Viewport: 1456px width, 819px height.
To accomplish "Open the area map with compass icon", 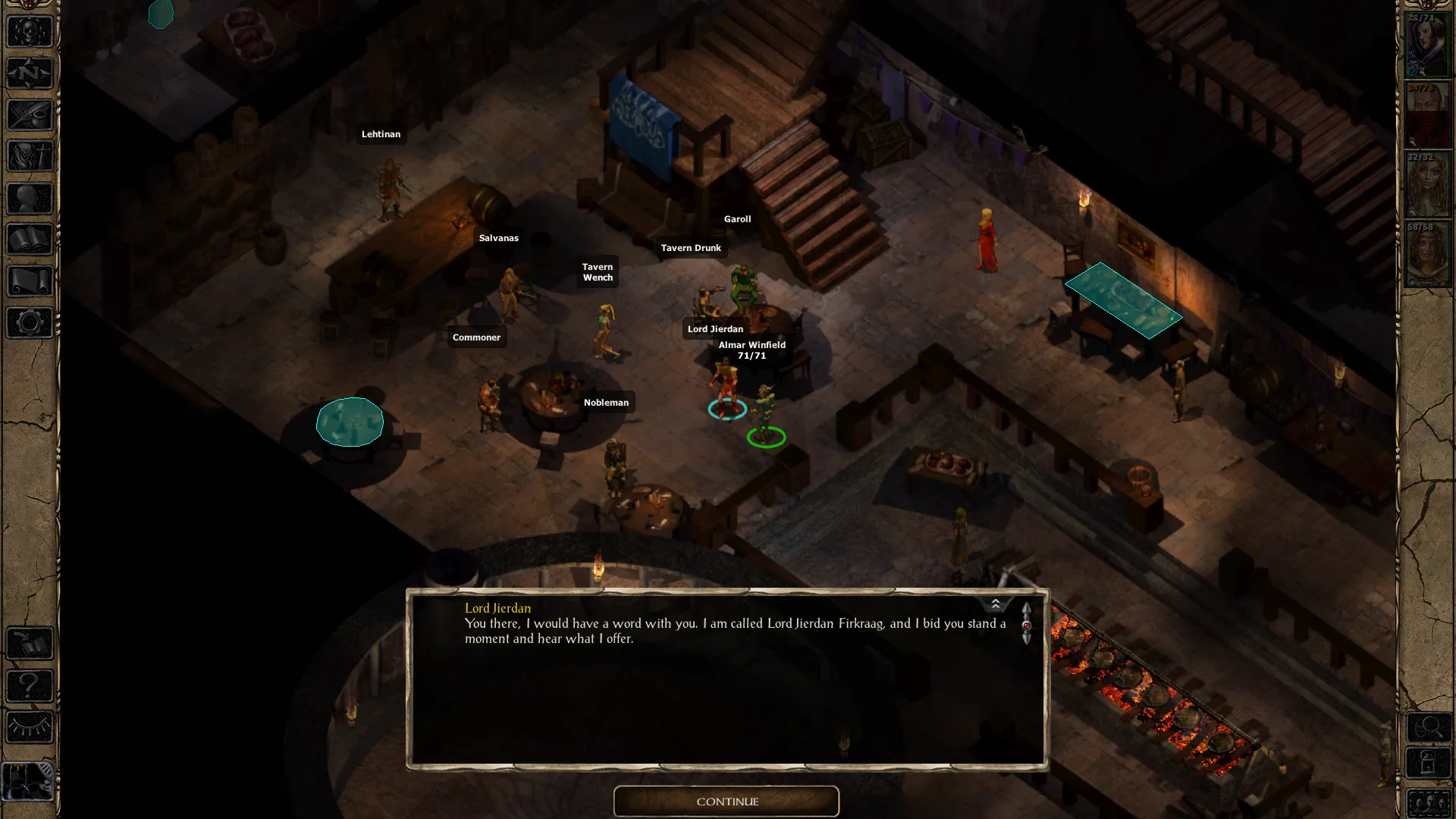I will tap(30, 74).
